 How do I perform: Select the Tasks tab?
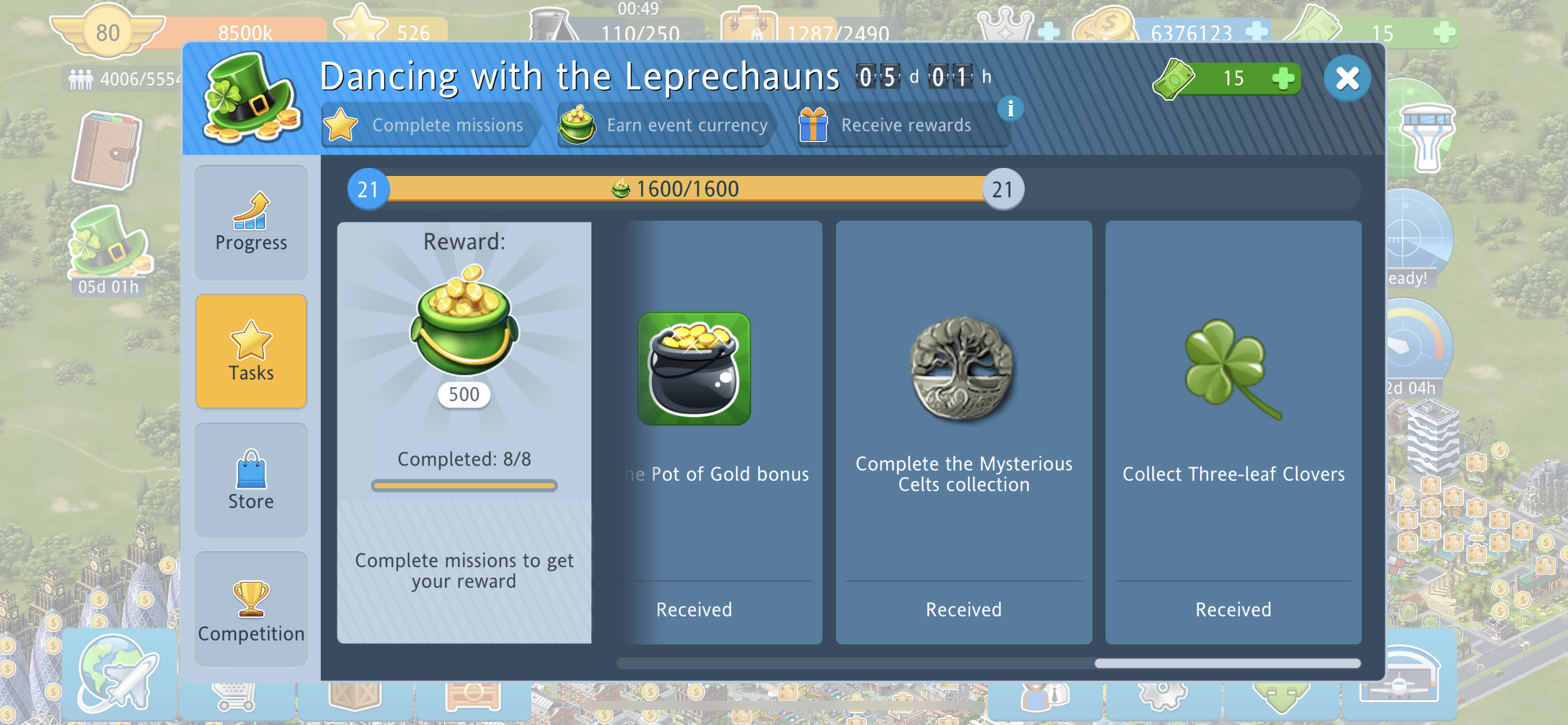click(x=251, y=351)
